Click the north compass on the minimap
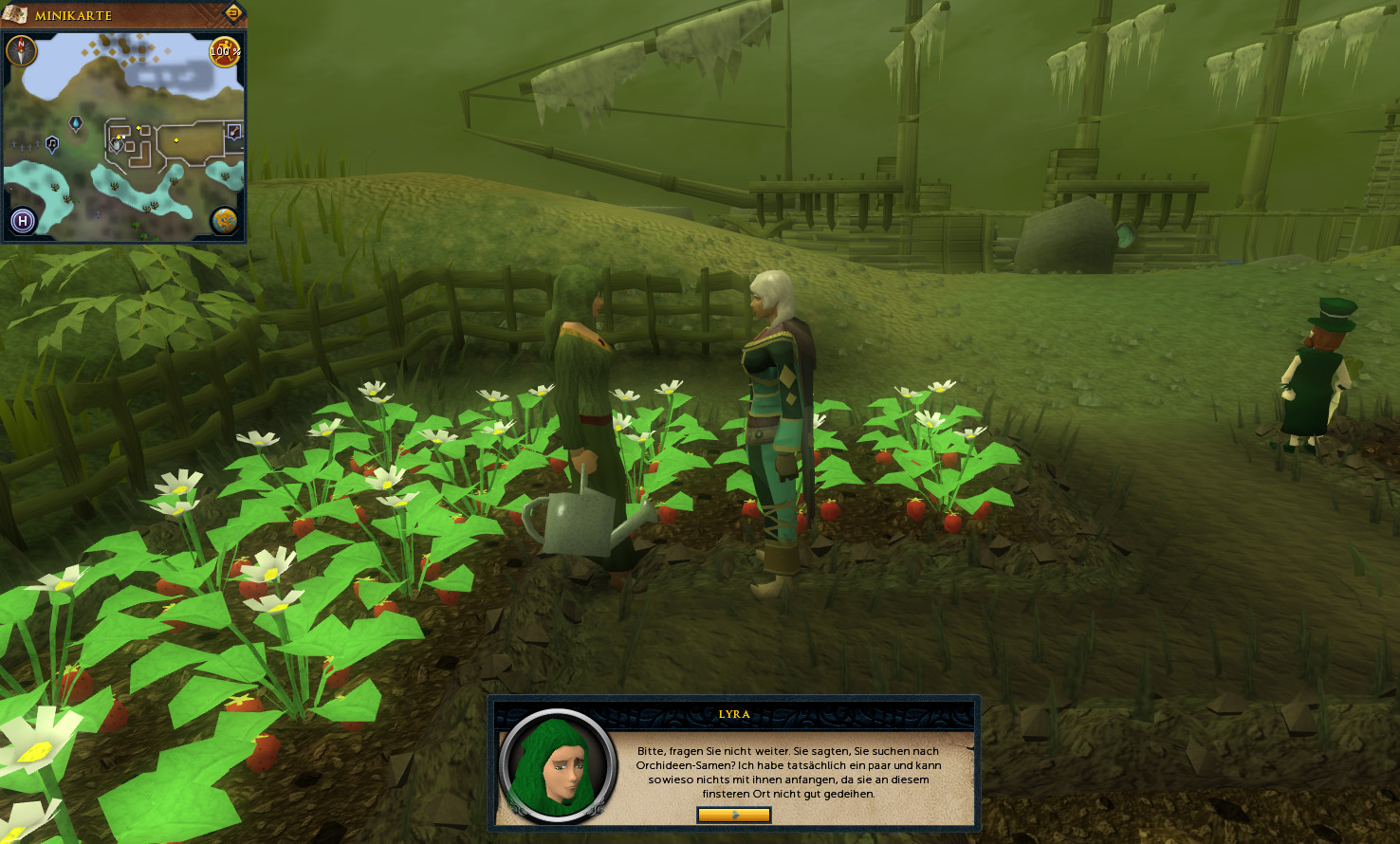The width and height of the screenshot is (1400, 844). 21,49
